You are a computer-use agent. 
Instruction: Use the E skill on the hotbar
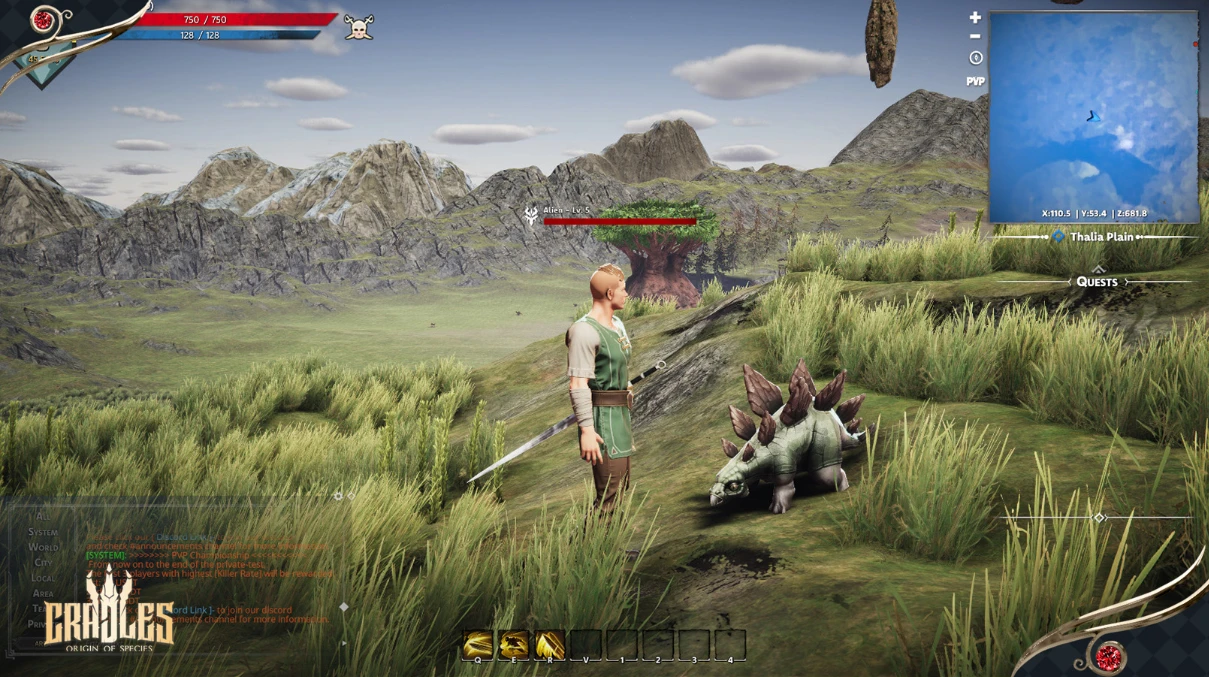coord(514,644)
